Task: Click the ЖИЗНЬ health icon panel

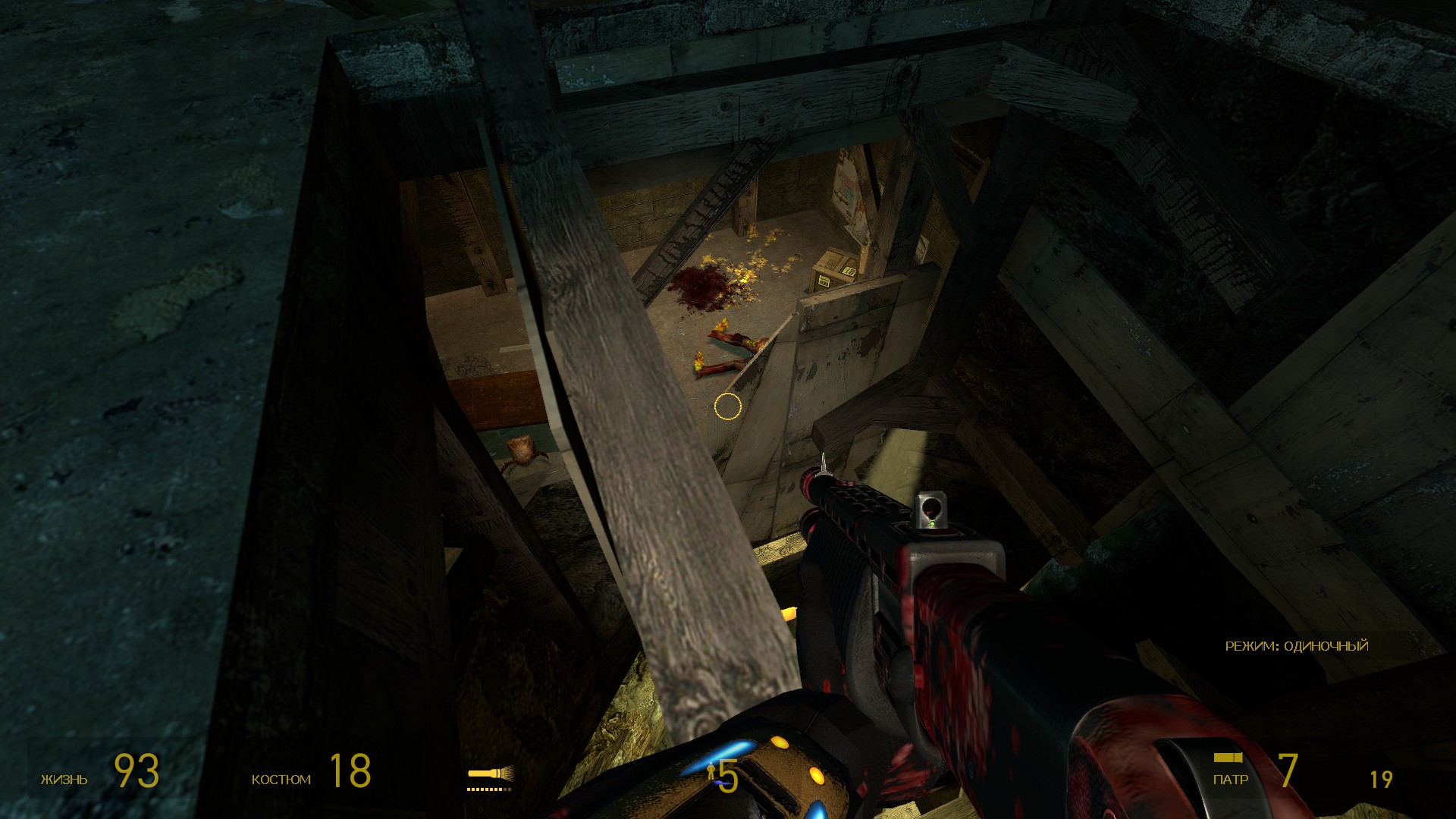Action: 64,779
